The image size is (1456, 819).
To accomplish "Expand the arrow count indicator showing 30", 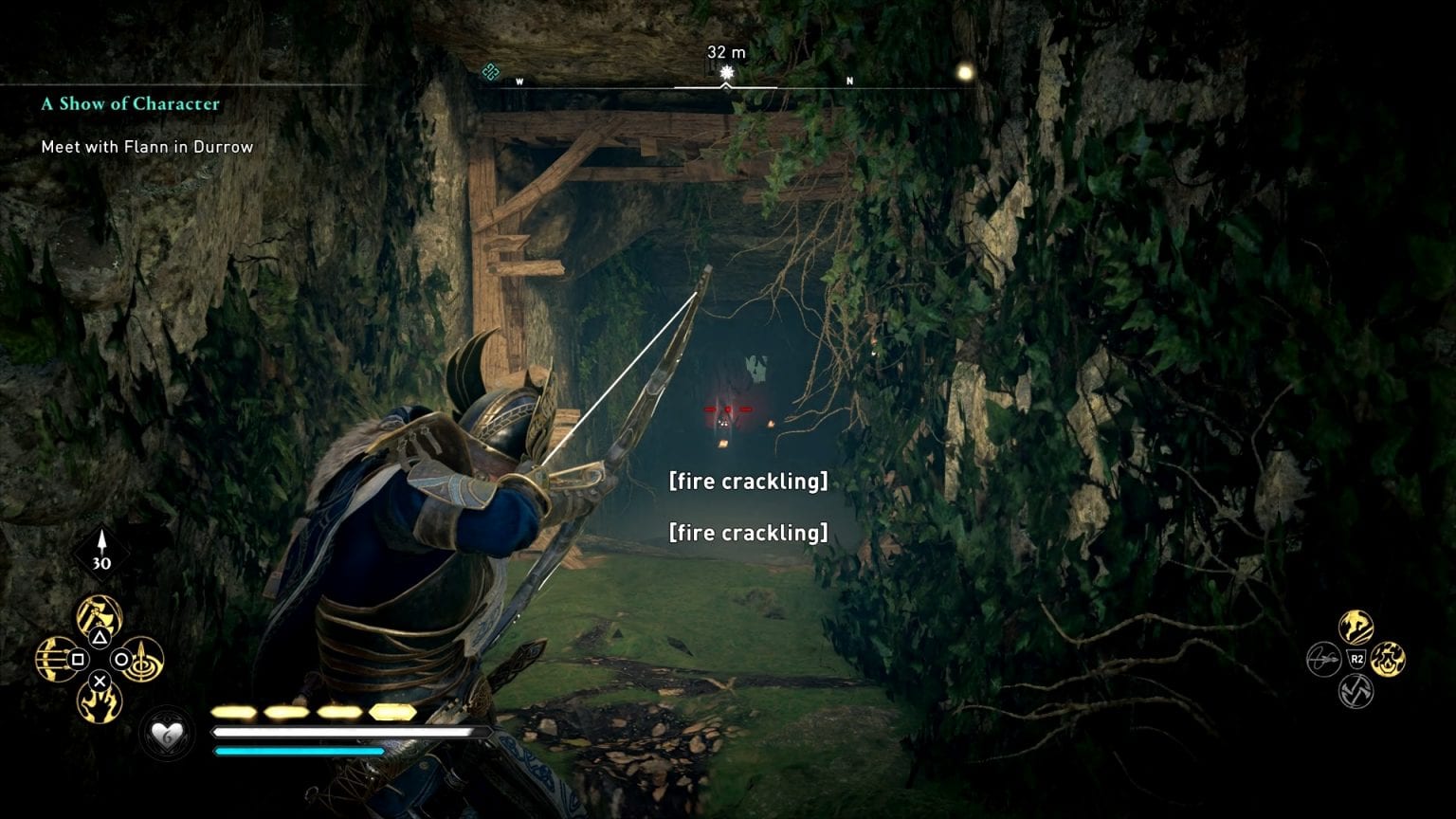I will click(x=101, y=550).
